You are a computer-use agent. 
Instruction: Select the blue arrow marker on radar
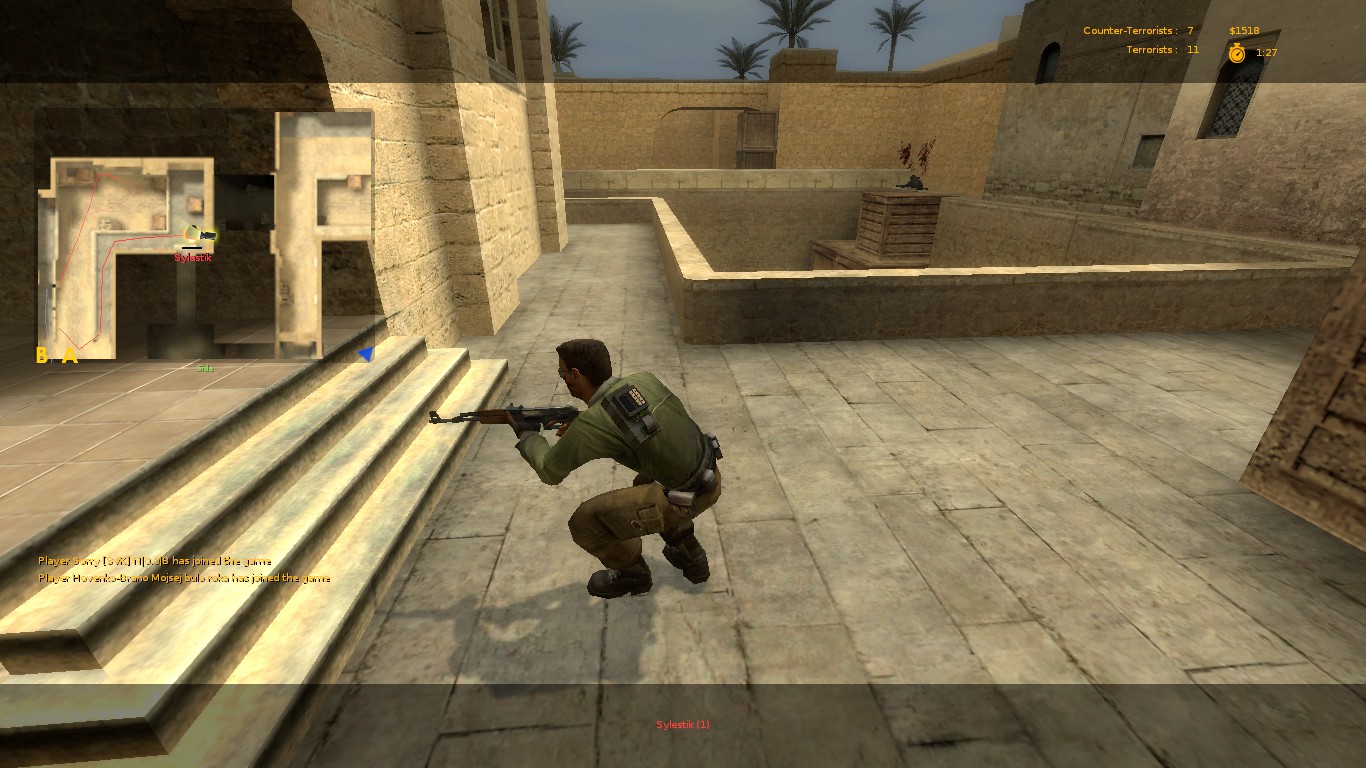coord(366,352)
